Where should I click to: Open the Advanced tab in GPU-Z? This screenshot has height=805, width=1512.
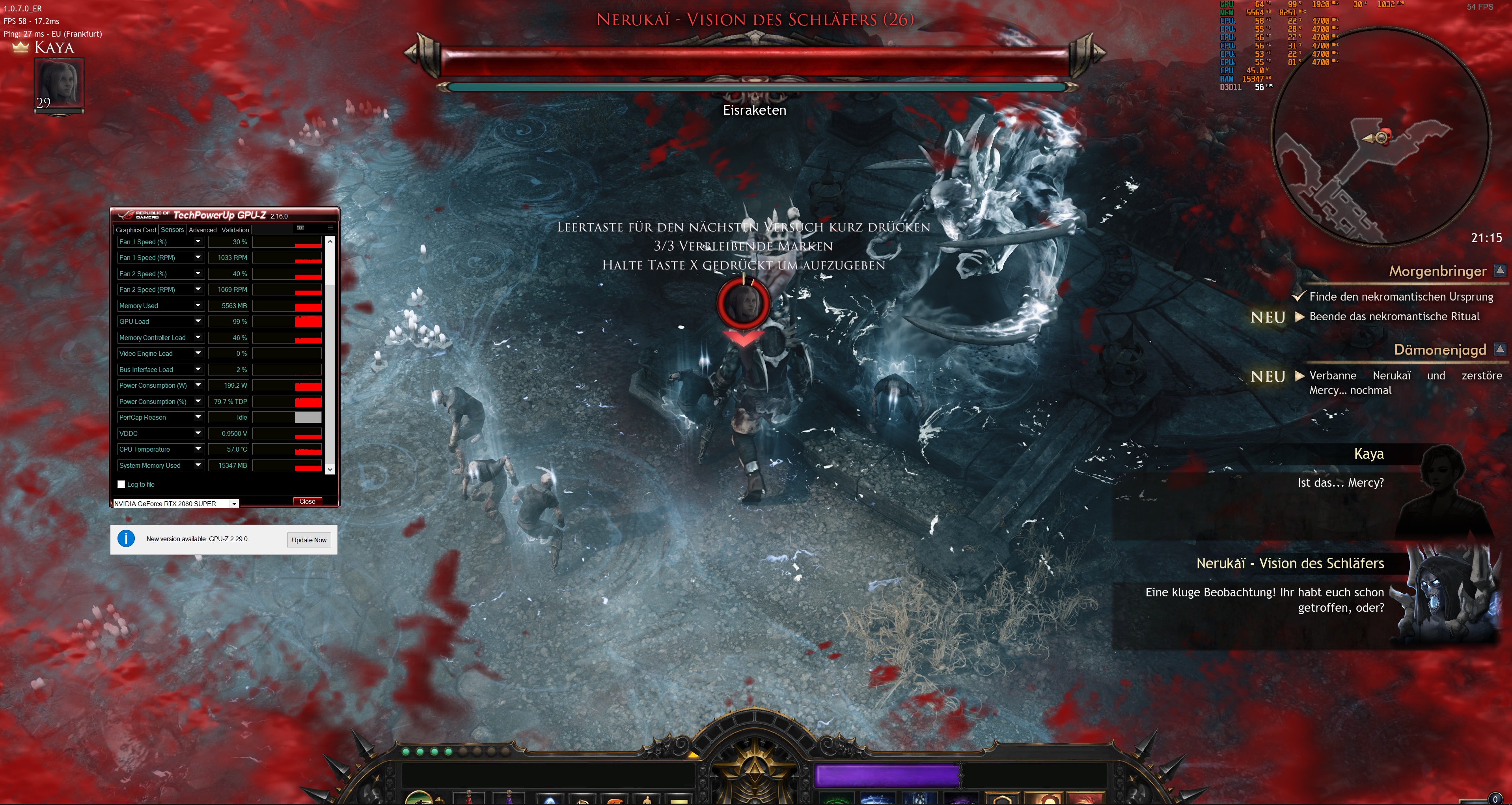tap(203, 230)
